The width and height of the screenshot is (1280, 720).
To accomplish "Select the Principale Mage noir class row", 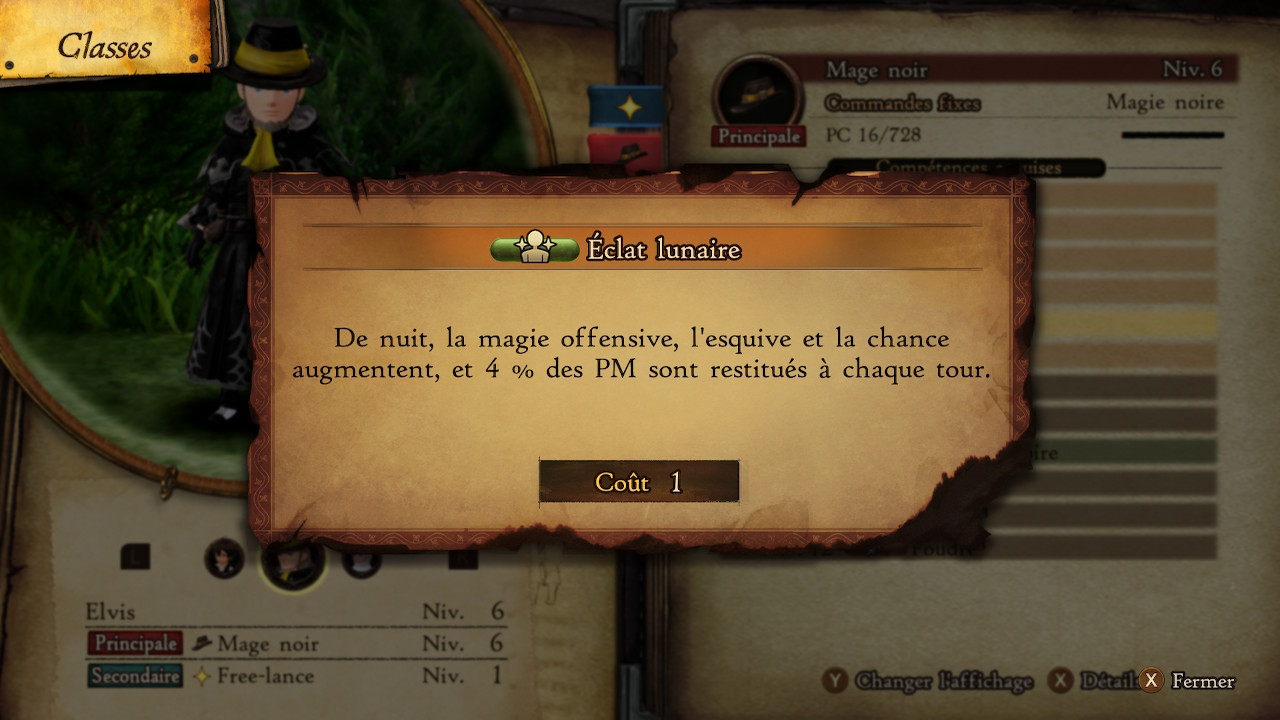I will (x=295, y=644).
